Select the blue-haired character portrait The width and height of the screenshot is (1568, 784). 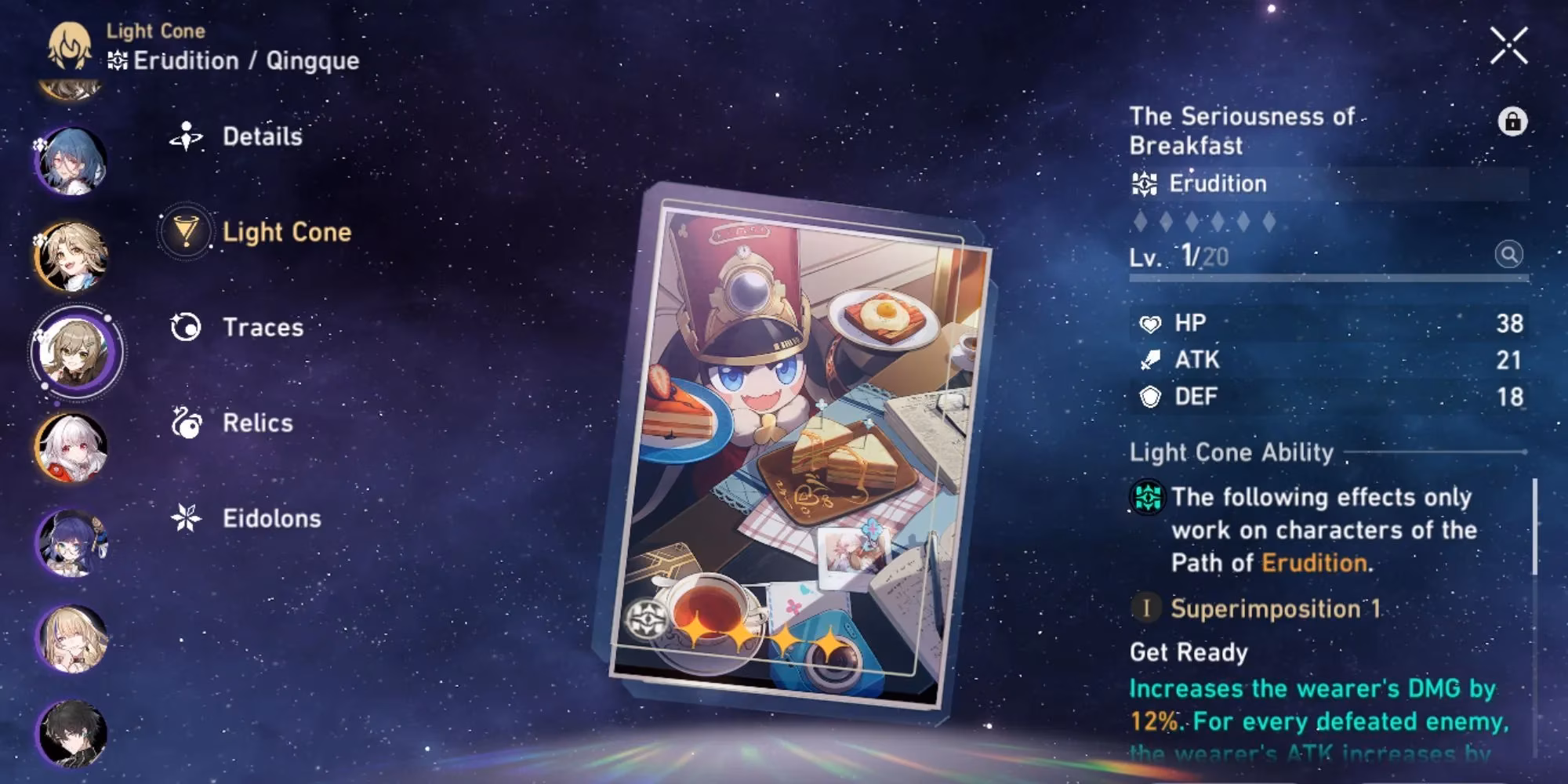pos(71,162)
